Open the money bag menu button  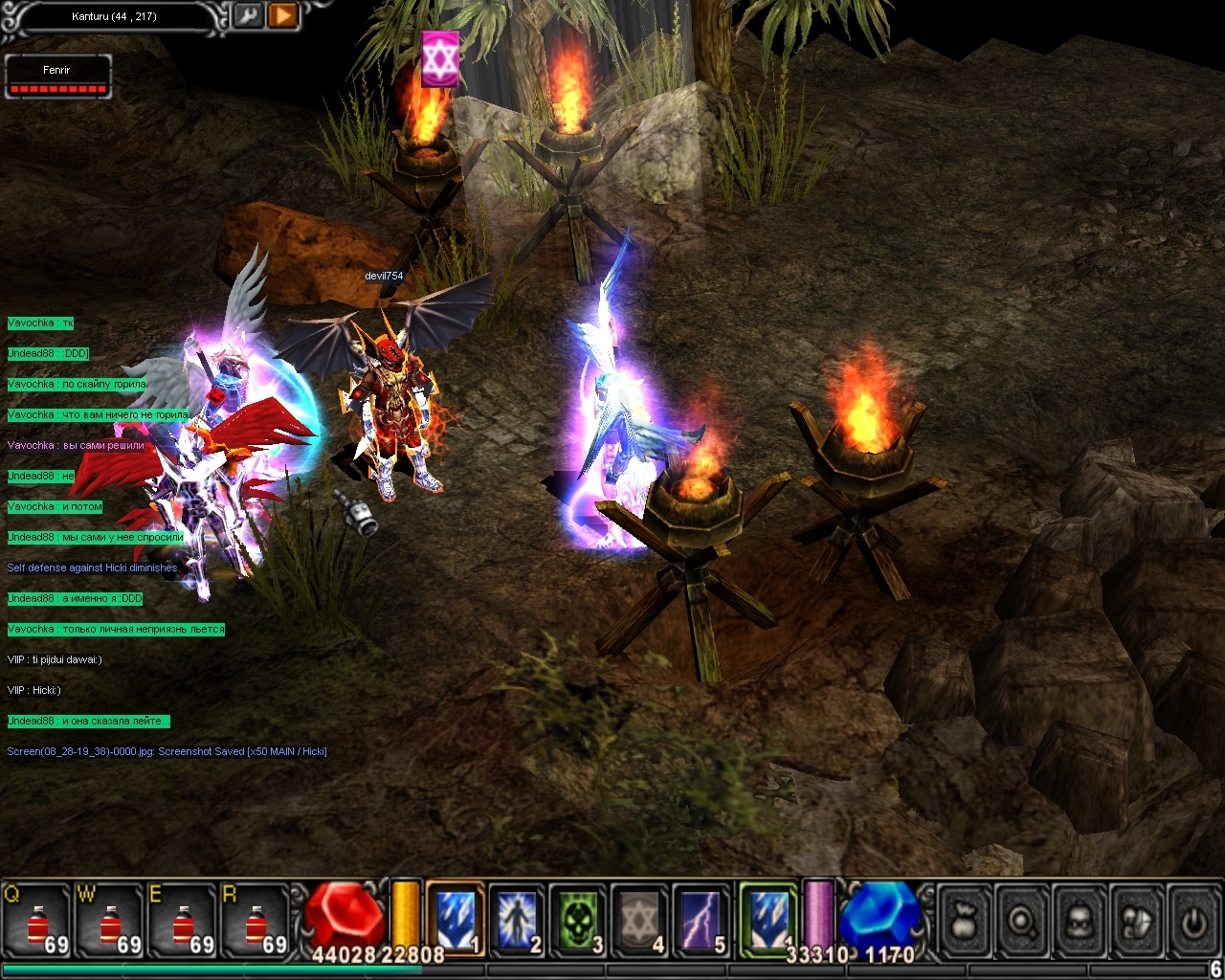click(965, 922)
